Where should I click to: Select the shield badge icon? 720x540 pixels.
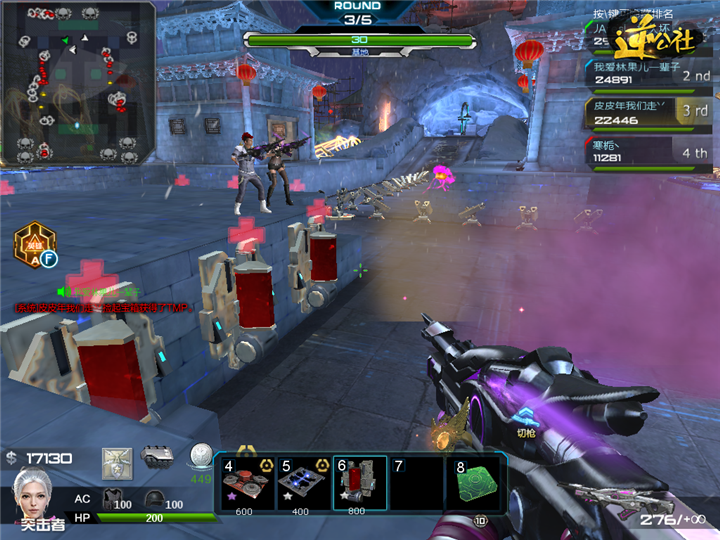coord(117,461)
